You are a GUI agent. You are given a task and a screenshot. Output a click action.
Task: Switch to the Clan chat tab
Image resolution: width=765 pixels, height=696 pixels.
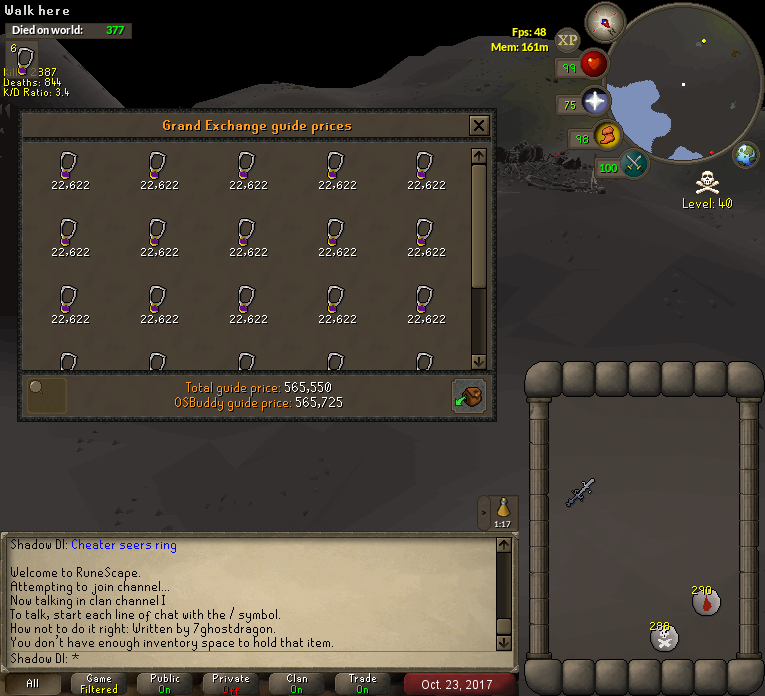click(x=297, y=684)
